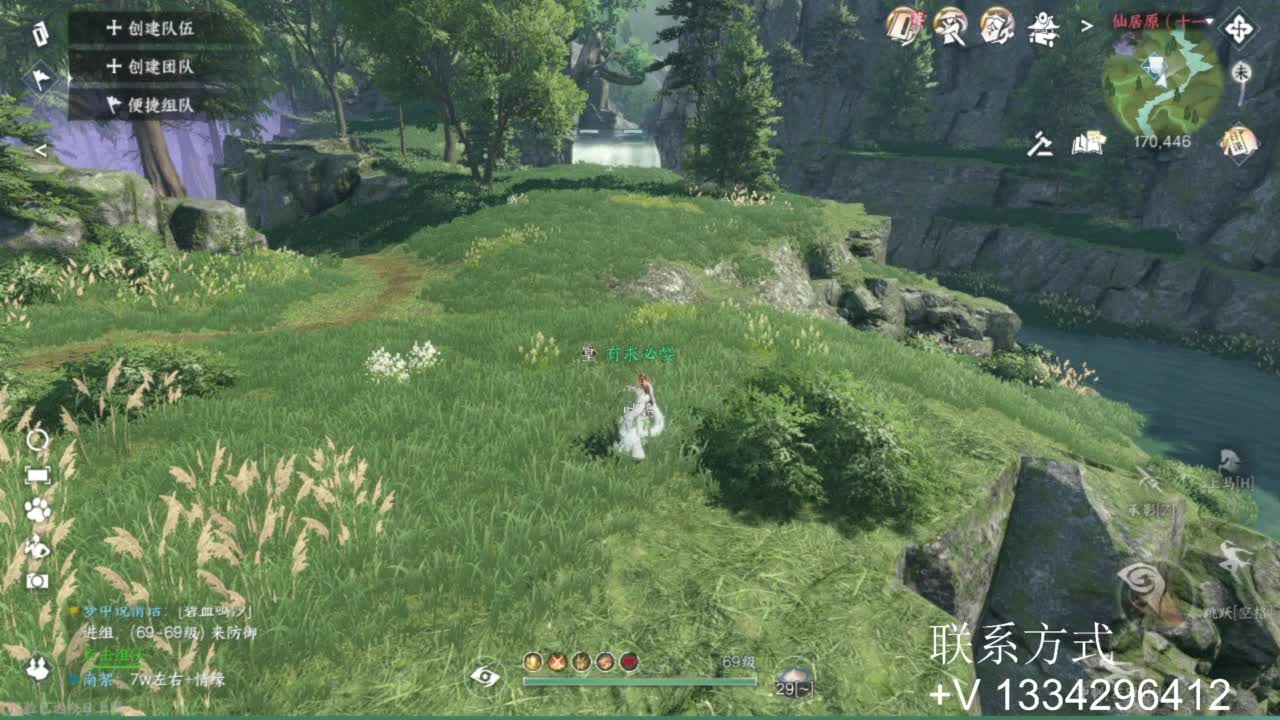
Task: Open the temple-shaped activity icon
Action: (1043, 27)
